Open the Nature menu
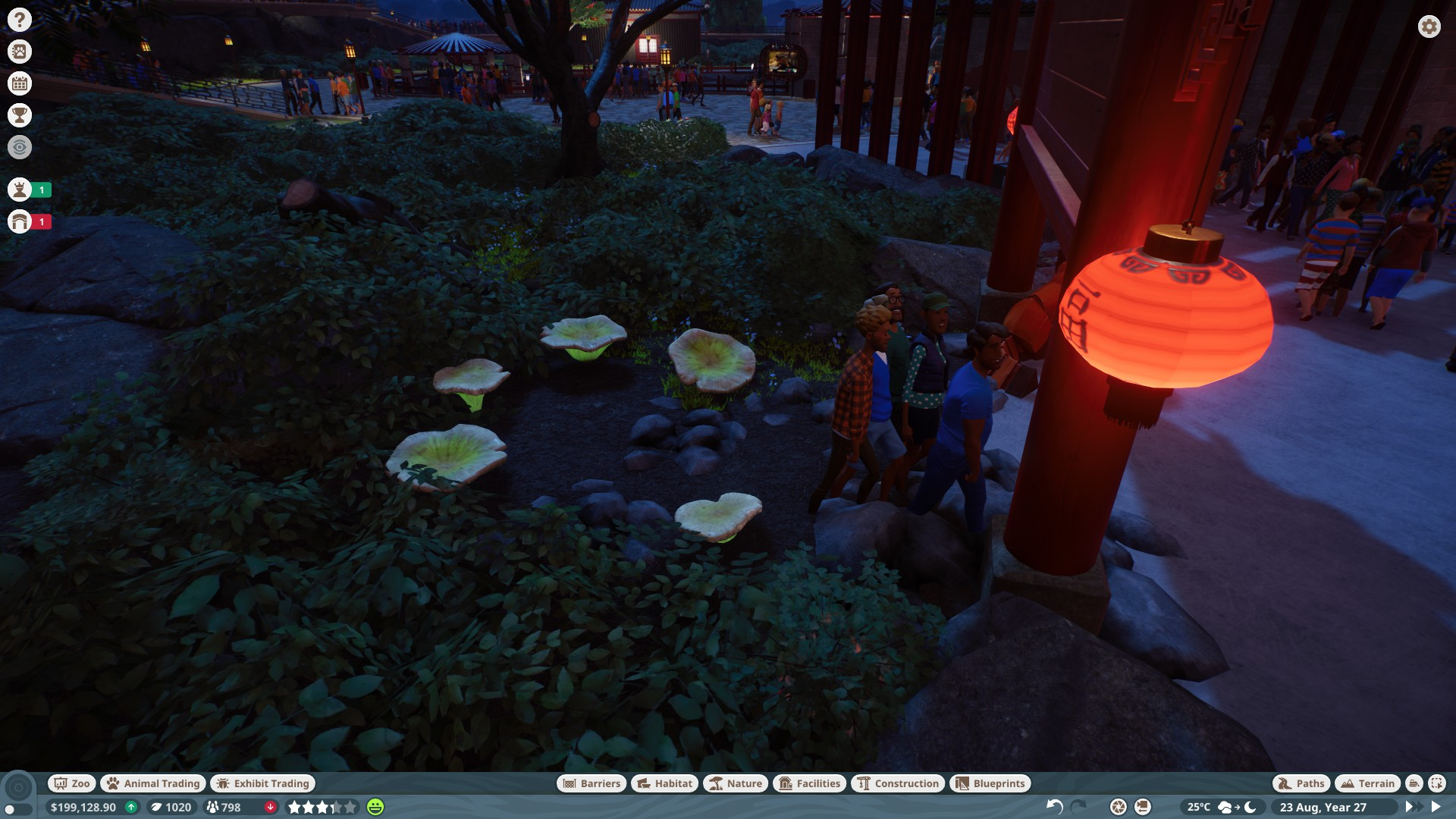The image size is (1456, 819). point(735,783)
